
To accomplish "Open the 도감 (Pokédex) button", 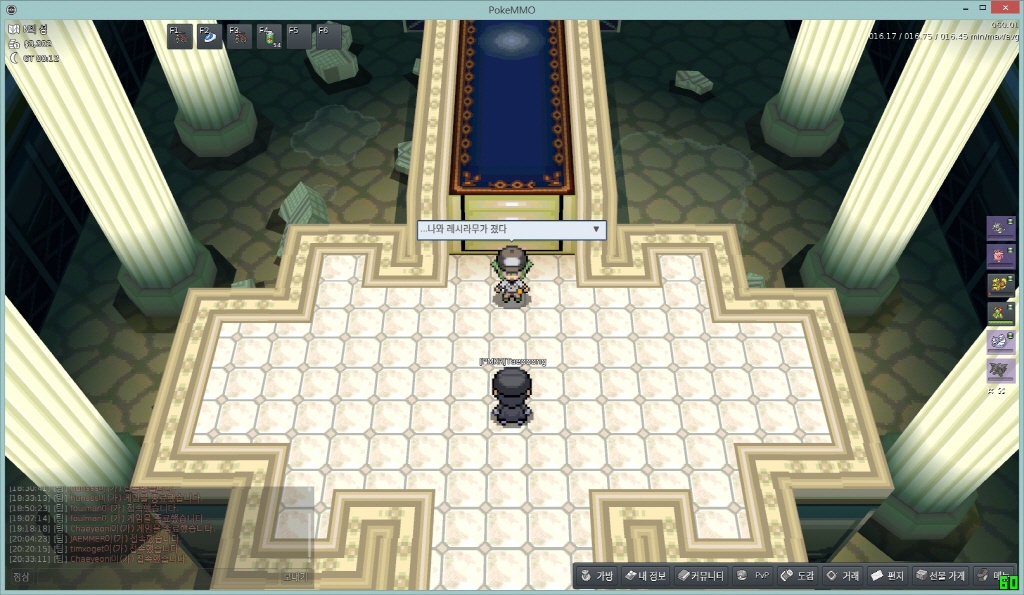I will tap(798, 576).
